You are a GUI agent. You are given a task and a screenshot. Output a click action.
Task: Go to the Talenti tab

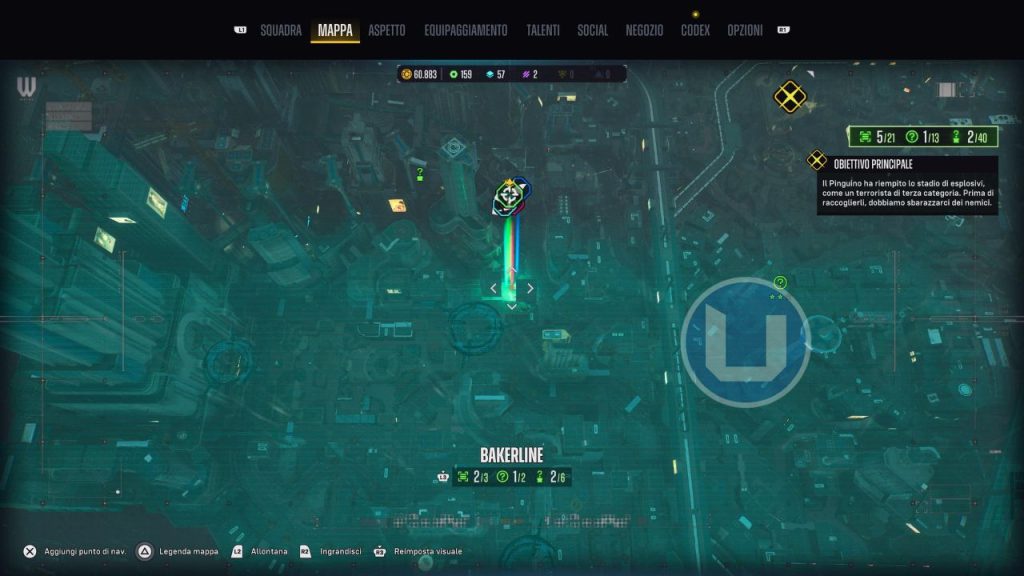(x=543, y=30)
